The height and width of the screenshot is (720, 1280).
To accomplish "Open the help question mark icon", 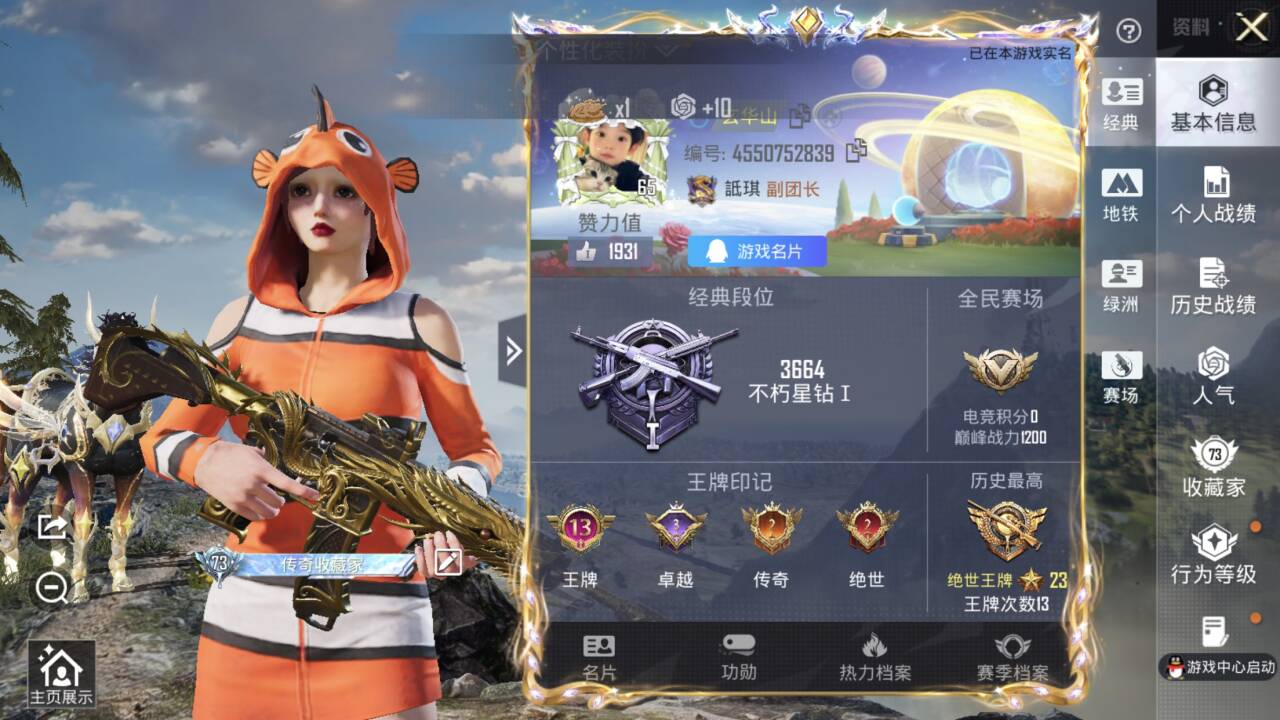I will pos(1129,31).
